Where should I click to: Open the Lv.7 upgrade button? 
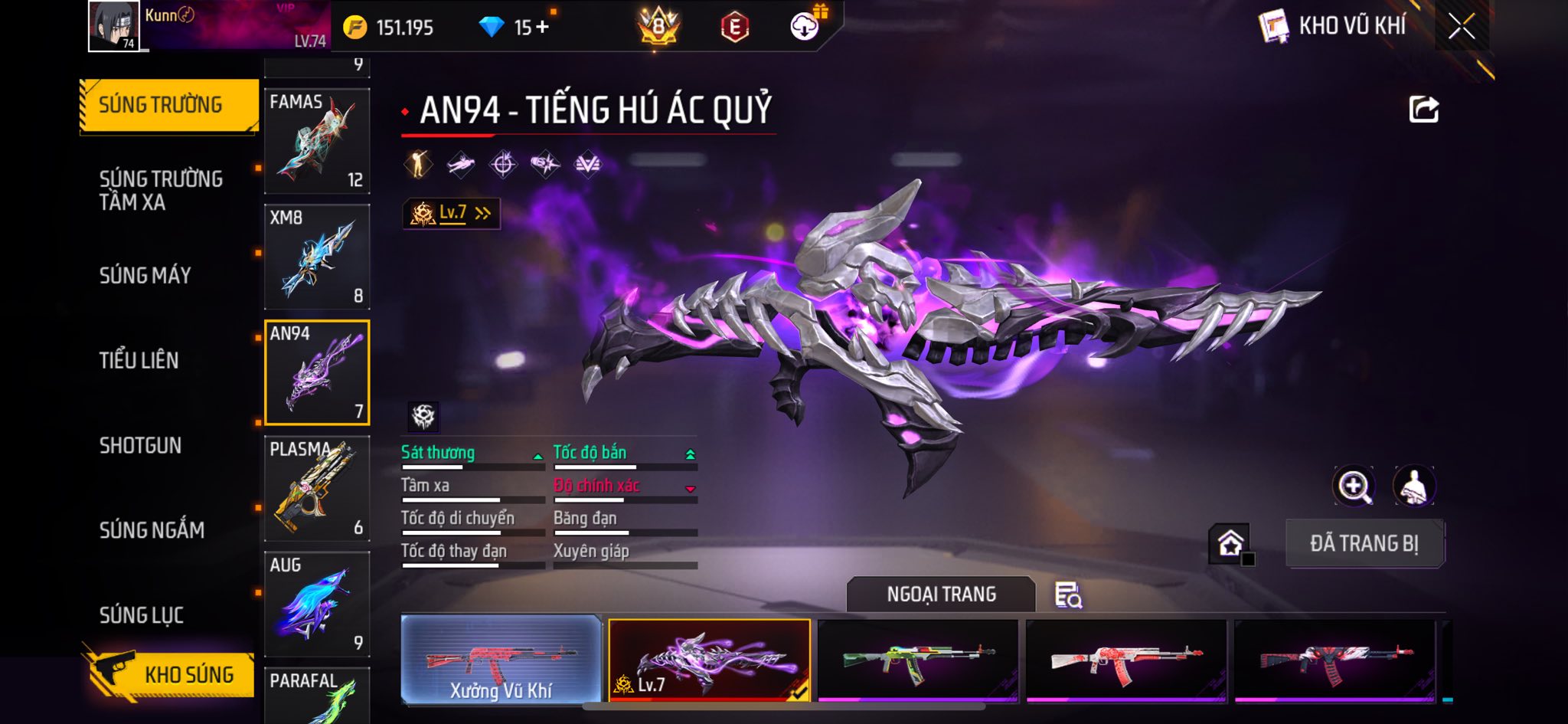(x=452, y=214)
